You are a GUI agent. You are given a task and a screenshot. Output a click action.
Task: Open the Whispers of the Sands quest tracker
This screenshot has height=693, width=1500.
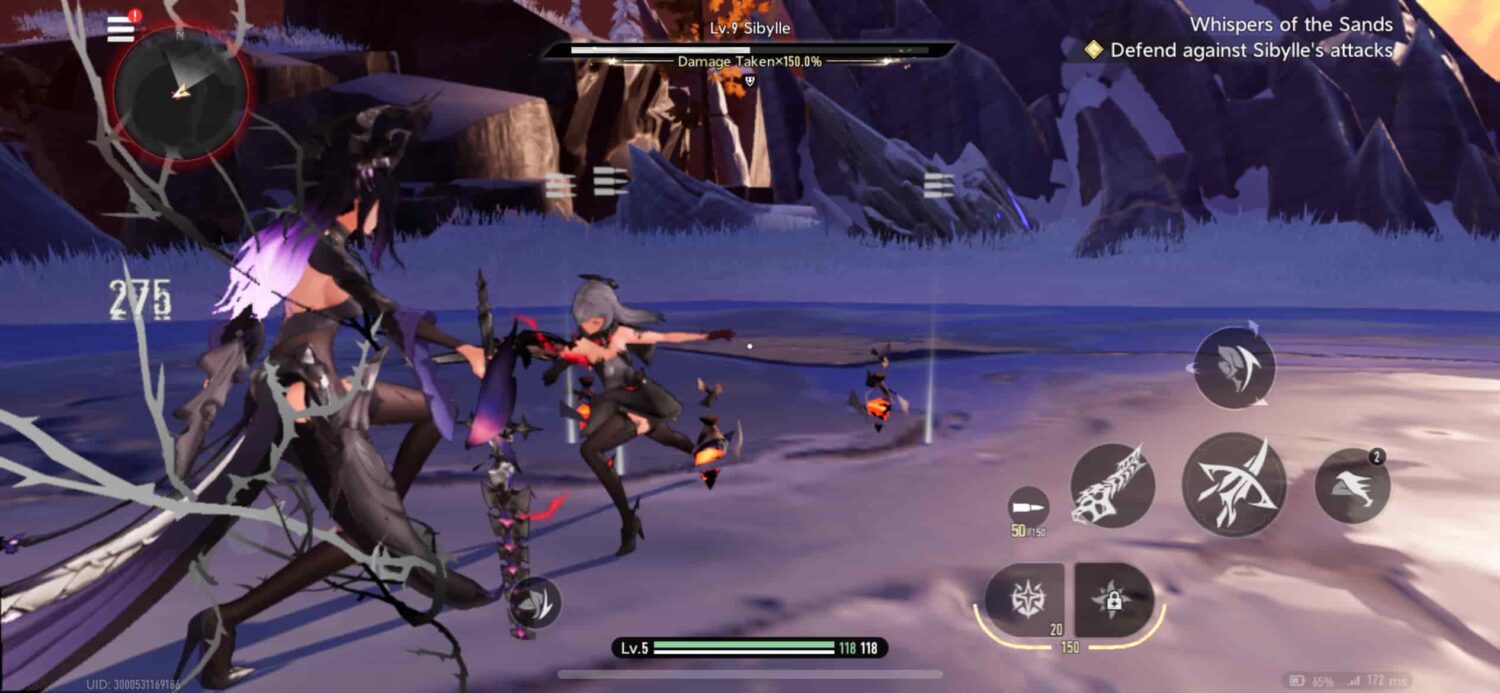[x=1291, y=25]
